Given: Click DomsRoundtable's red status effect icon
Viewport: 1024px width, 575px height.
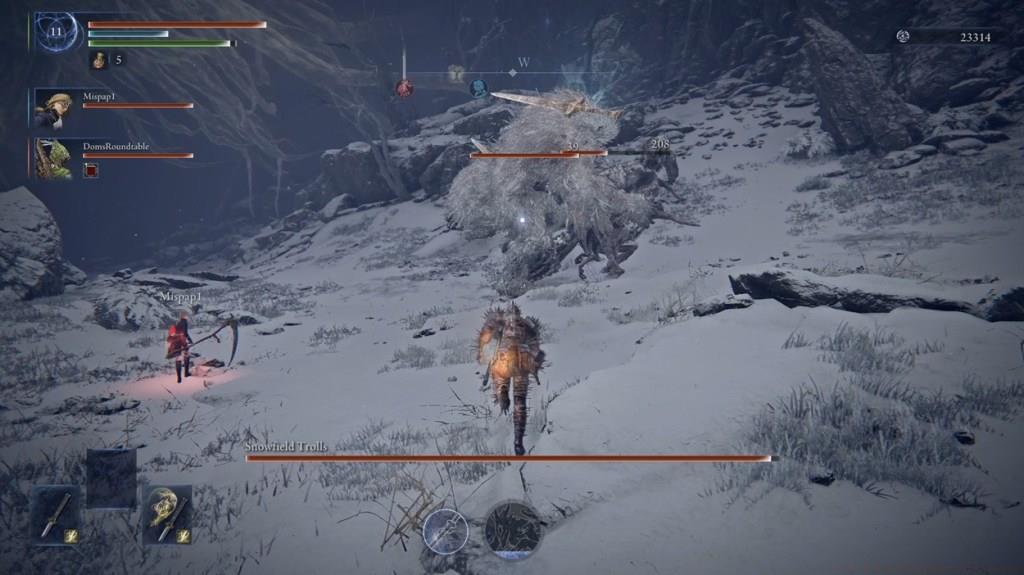Looking at the screenshot, I should click(x=91, y=170).
